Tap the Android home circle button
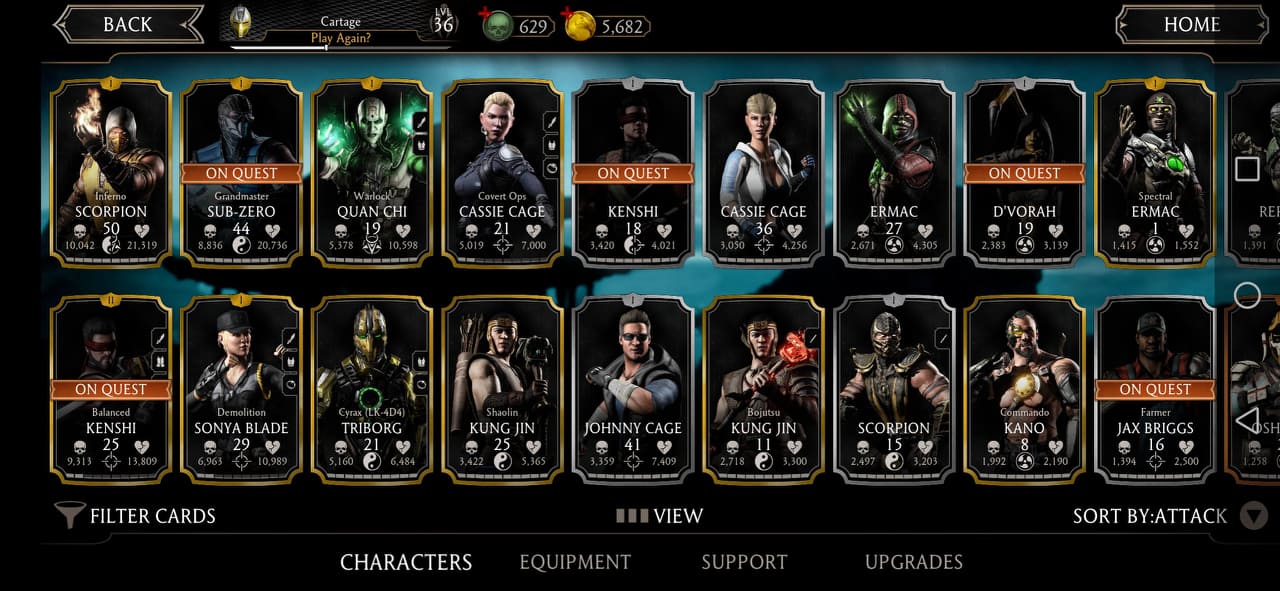The width and height of the screenshot is (1280, 591). [x=1247, y=295]
